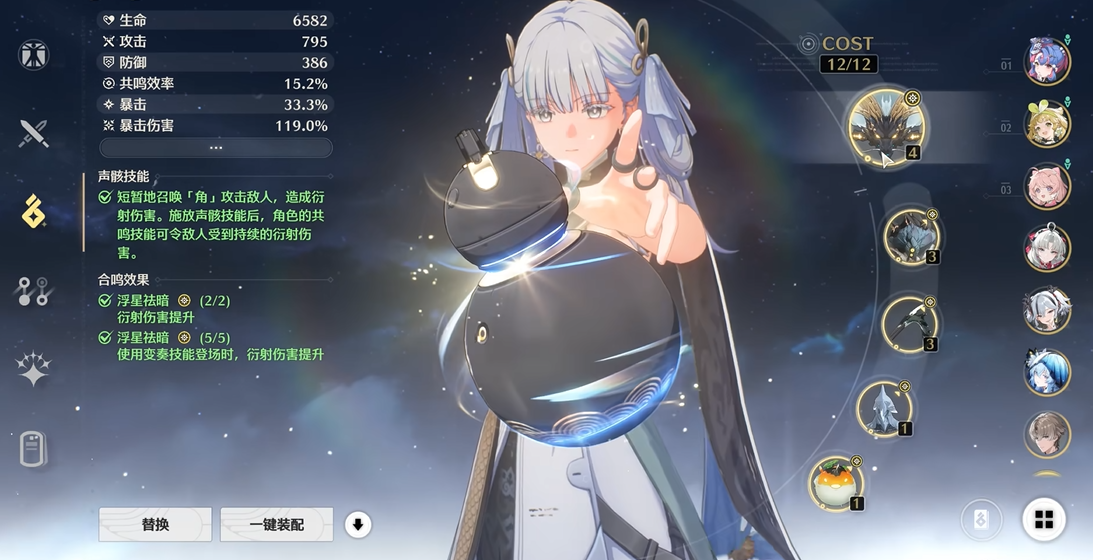This screenshot has height=560, width=1093.
Task: Open the connected-nodes resonance chain tab
Action: [34, 291]
